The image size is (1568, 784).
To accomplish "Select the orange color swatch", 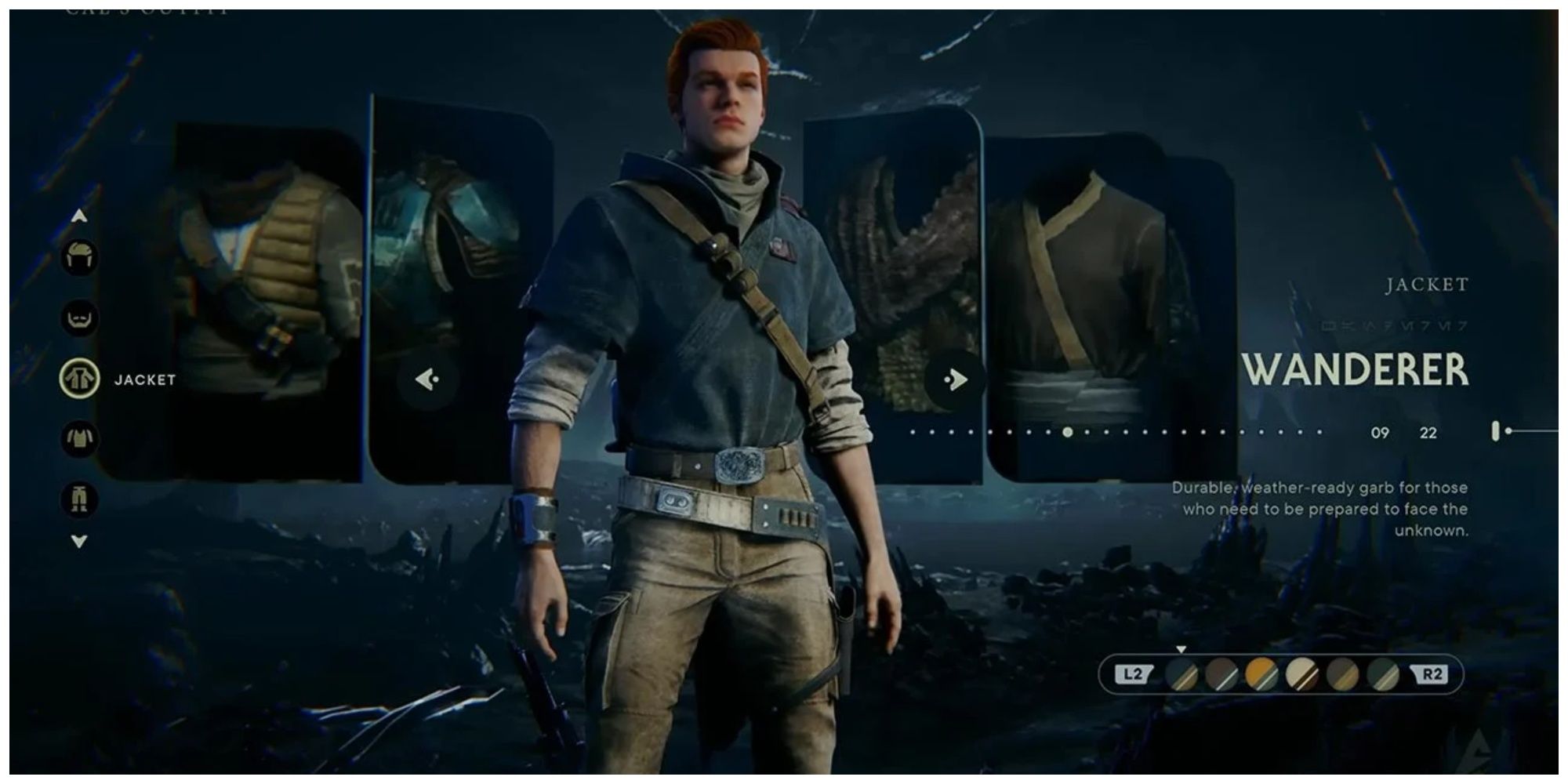I will [x=1263, y=674].
